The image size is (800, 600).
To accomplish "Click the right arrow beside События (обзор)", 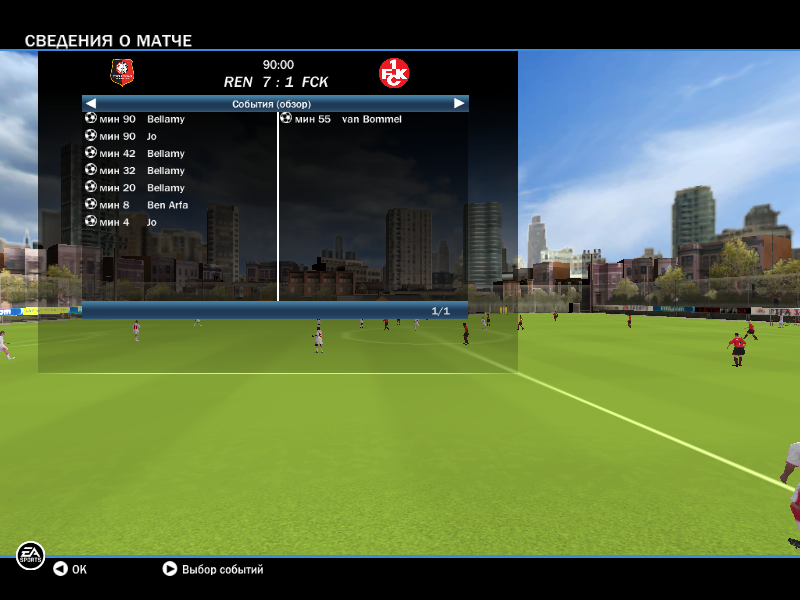I will [459, 103].
